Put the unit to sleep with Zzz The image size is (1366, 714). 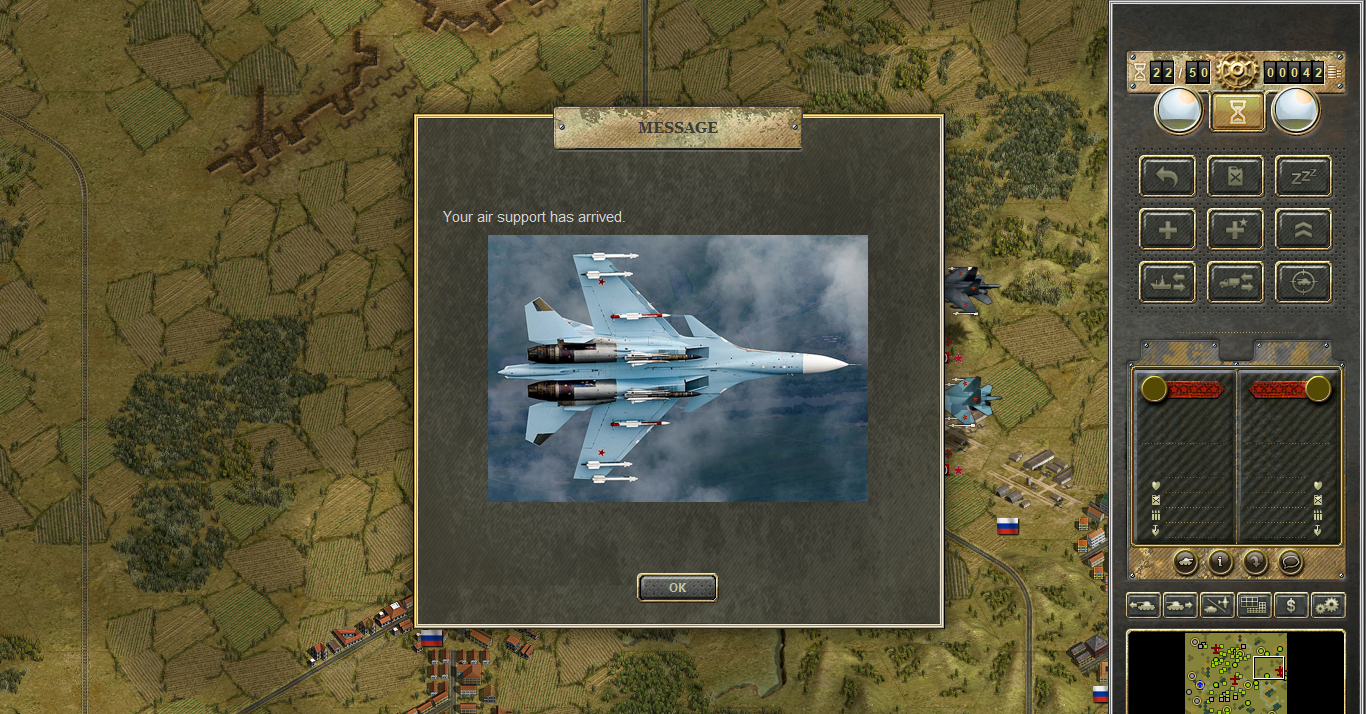click(1303, 177)
